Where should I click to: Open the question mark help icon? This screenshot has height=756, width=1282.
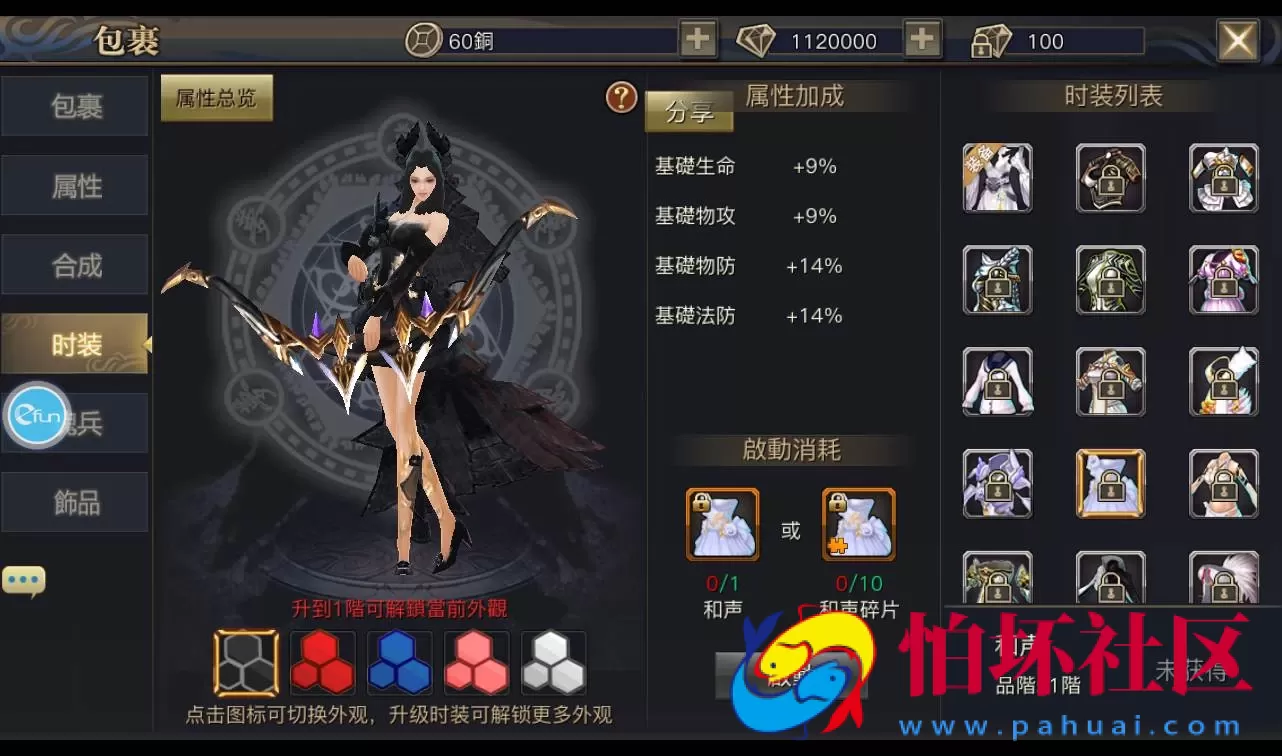[x=620, y=98]
